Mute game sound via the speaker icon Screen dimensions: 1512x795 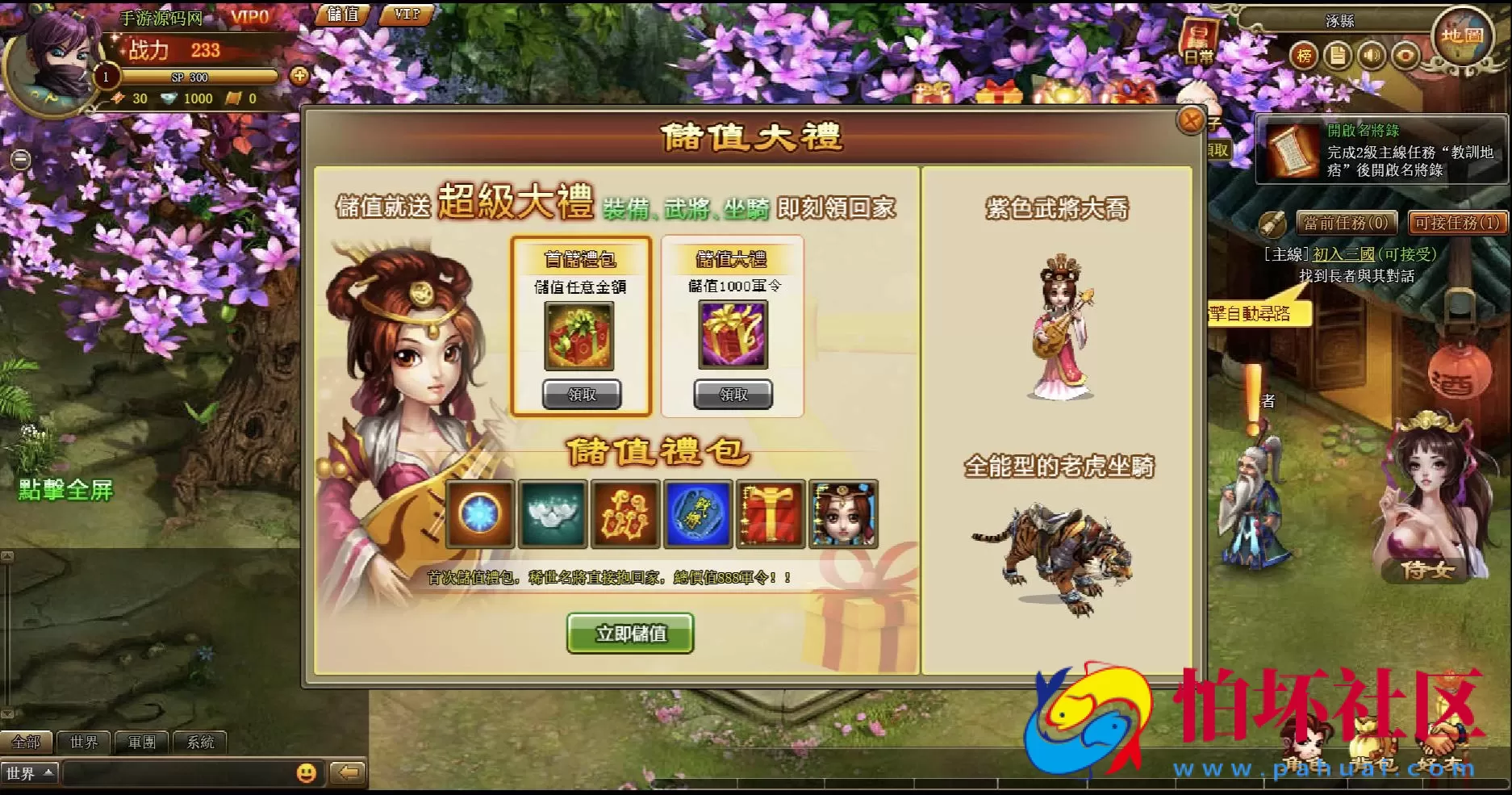pyautogui.click(x=1373, y=55)
